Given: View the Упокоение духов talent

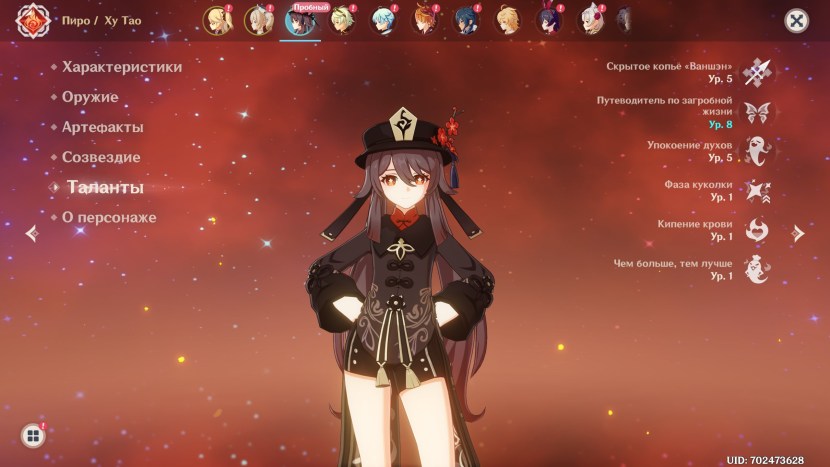Looking at the screenshot, I should [x=757, y=151].
